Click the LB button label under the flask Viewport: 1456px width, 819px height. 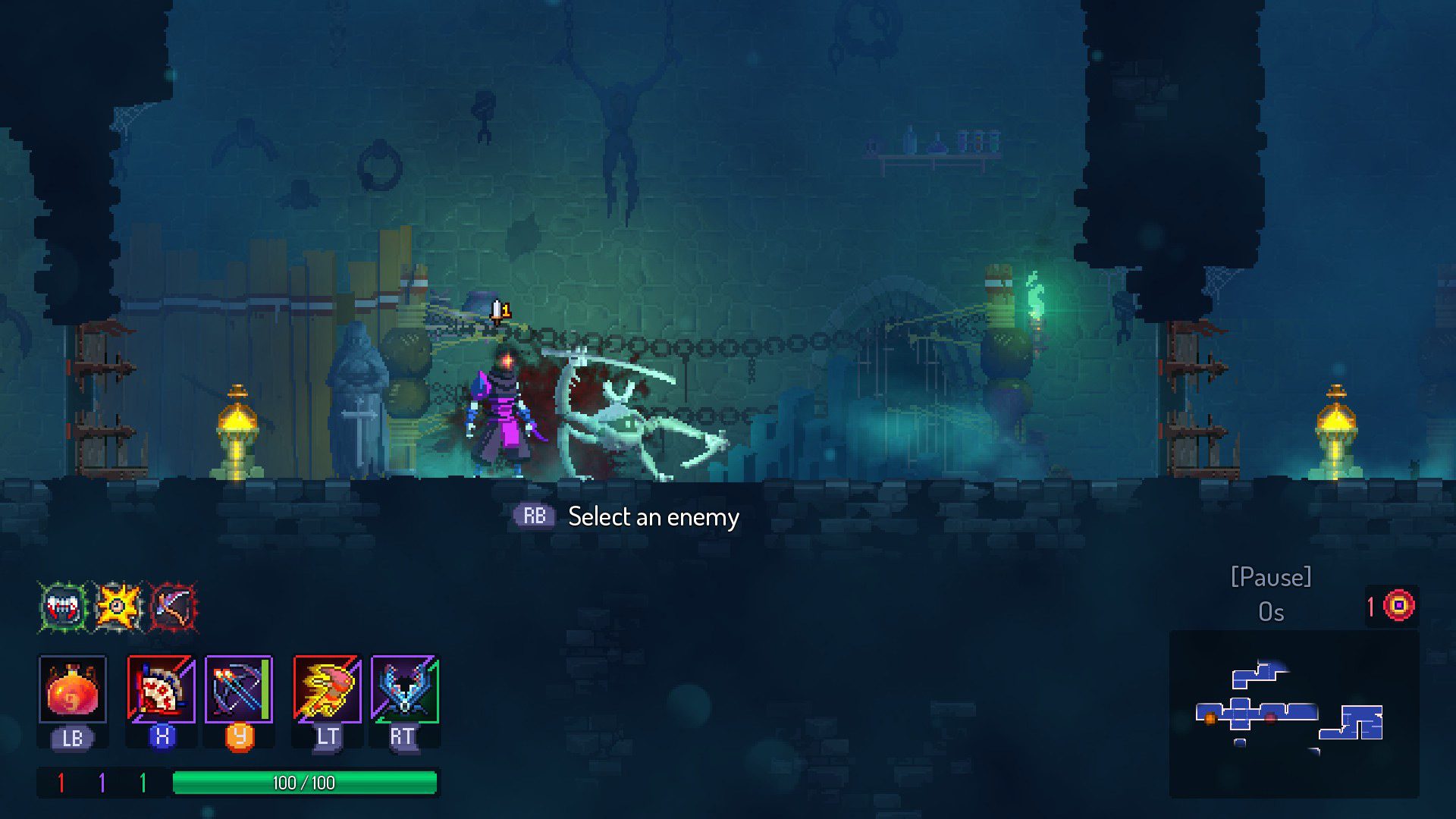coord(71,736)
